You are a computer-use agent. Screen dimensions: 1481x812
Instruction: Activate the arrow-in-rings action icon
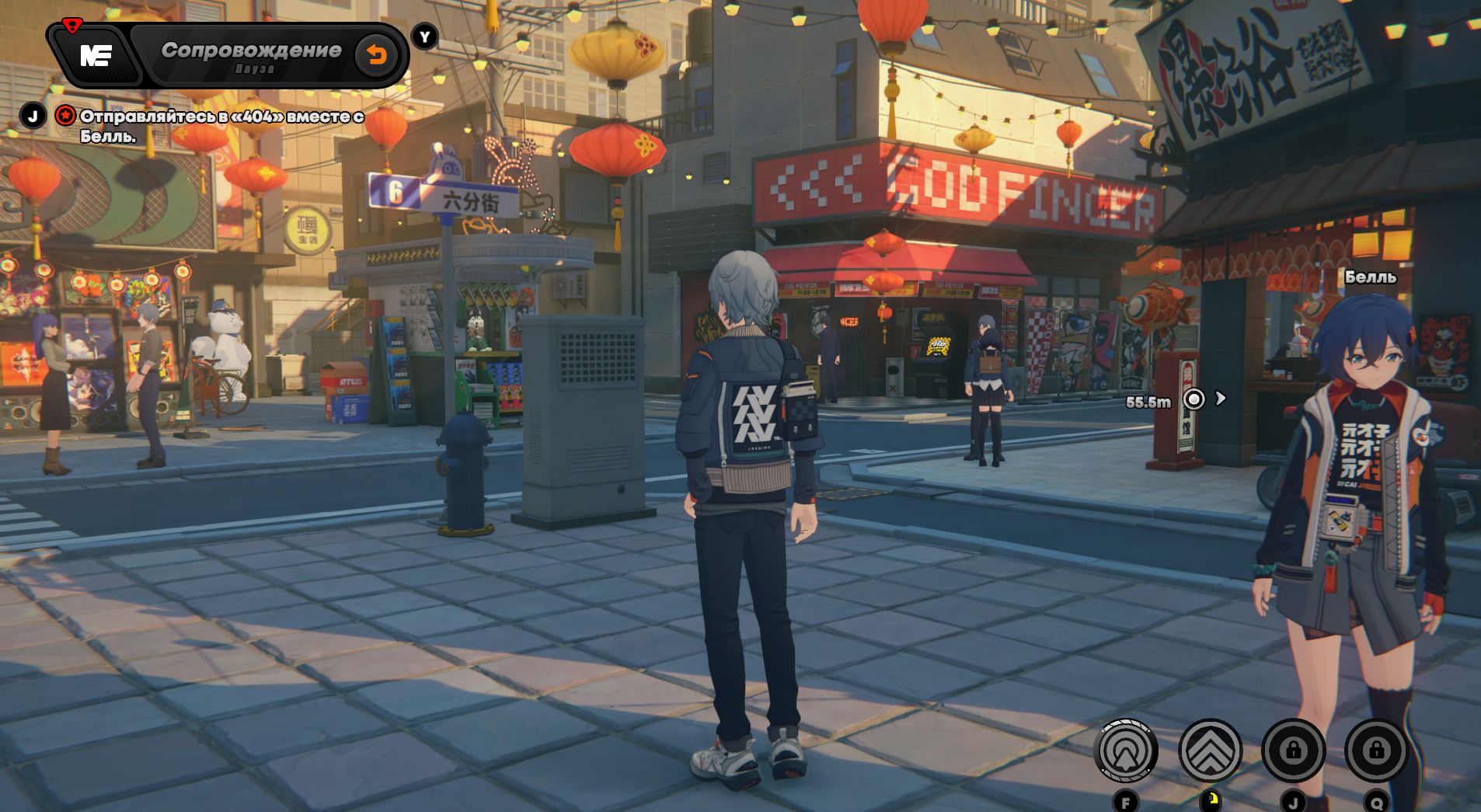click(1125, 751)
